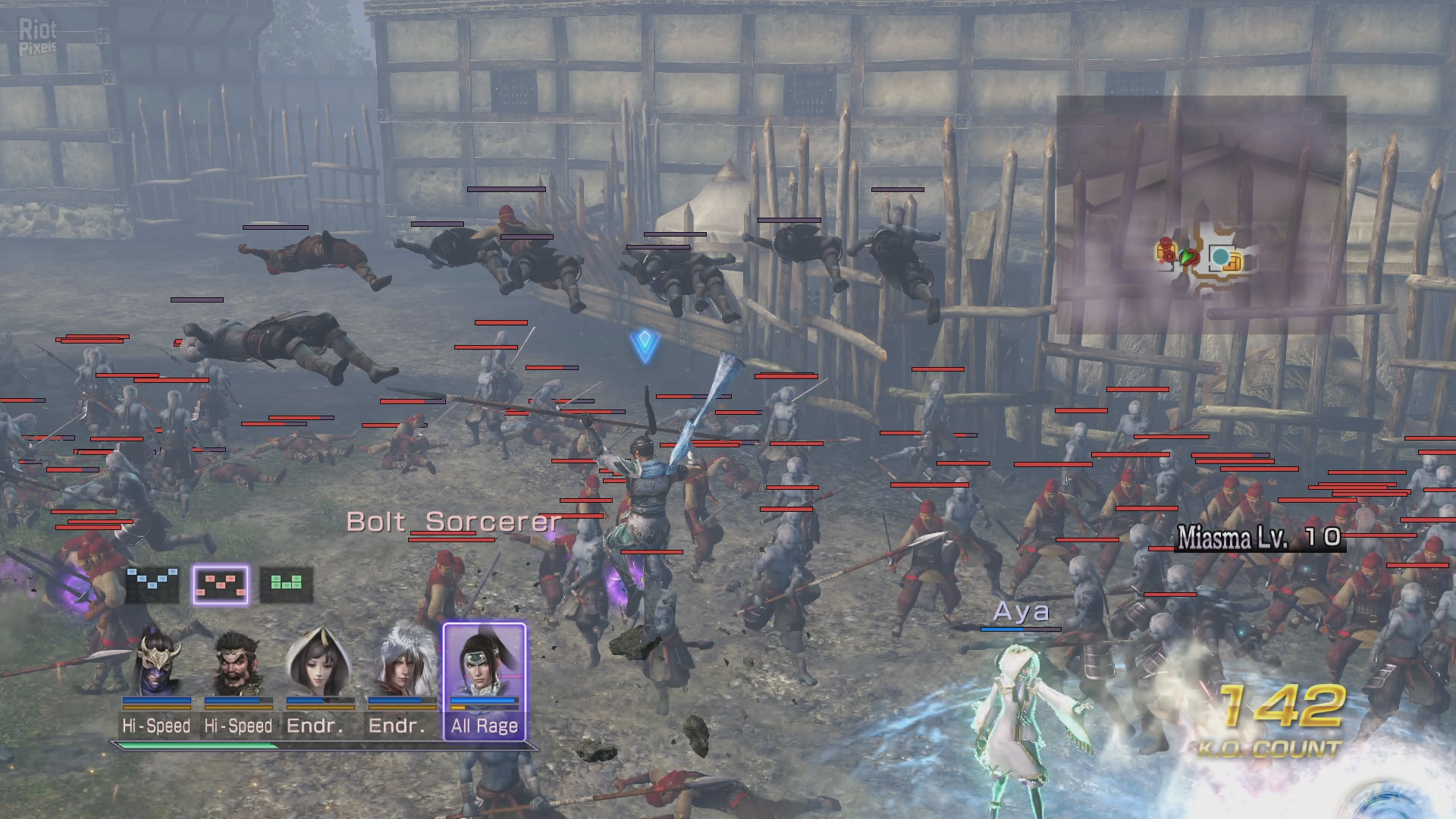Image resolution: width=1456 pixels, height=819 pixels.
Task: Choose the highlighted red formation icon
Action: coord(220,585)
